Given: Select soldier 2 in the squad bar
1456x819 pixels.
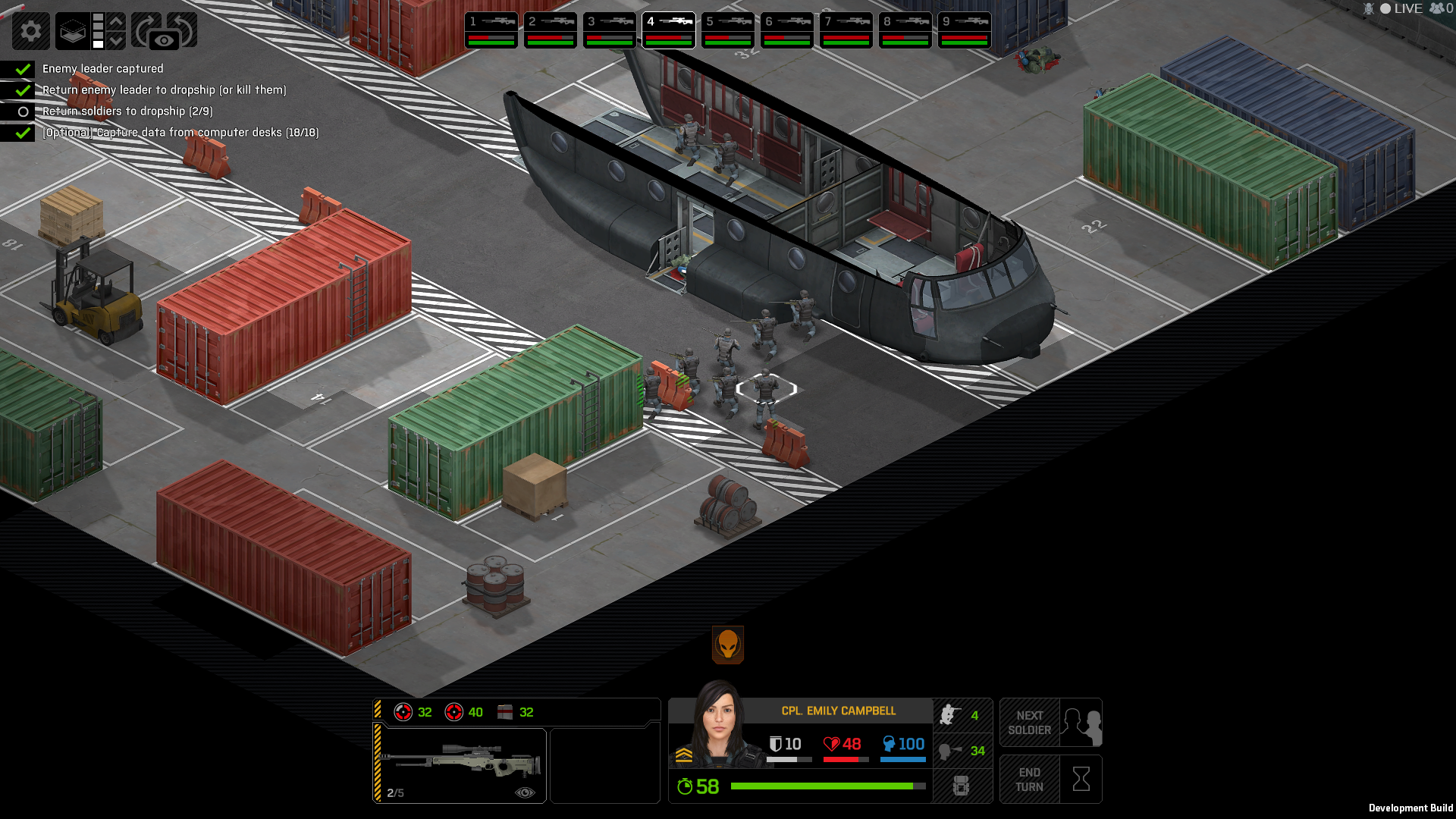Looking at the screenshot, I should click(551, 30).
